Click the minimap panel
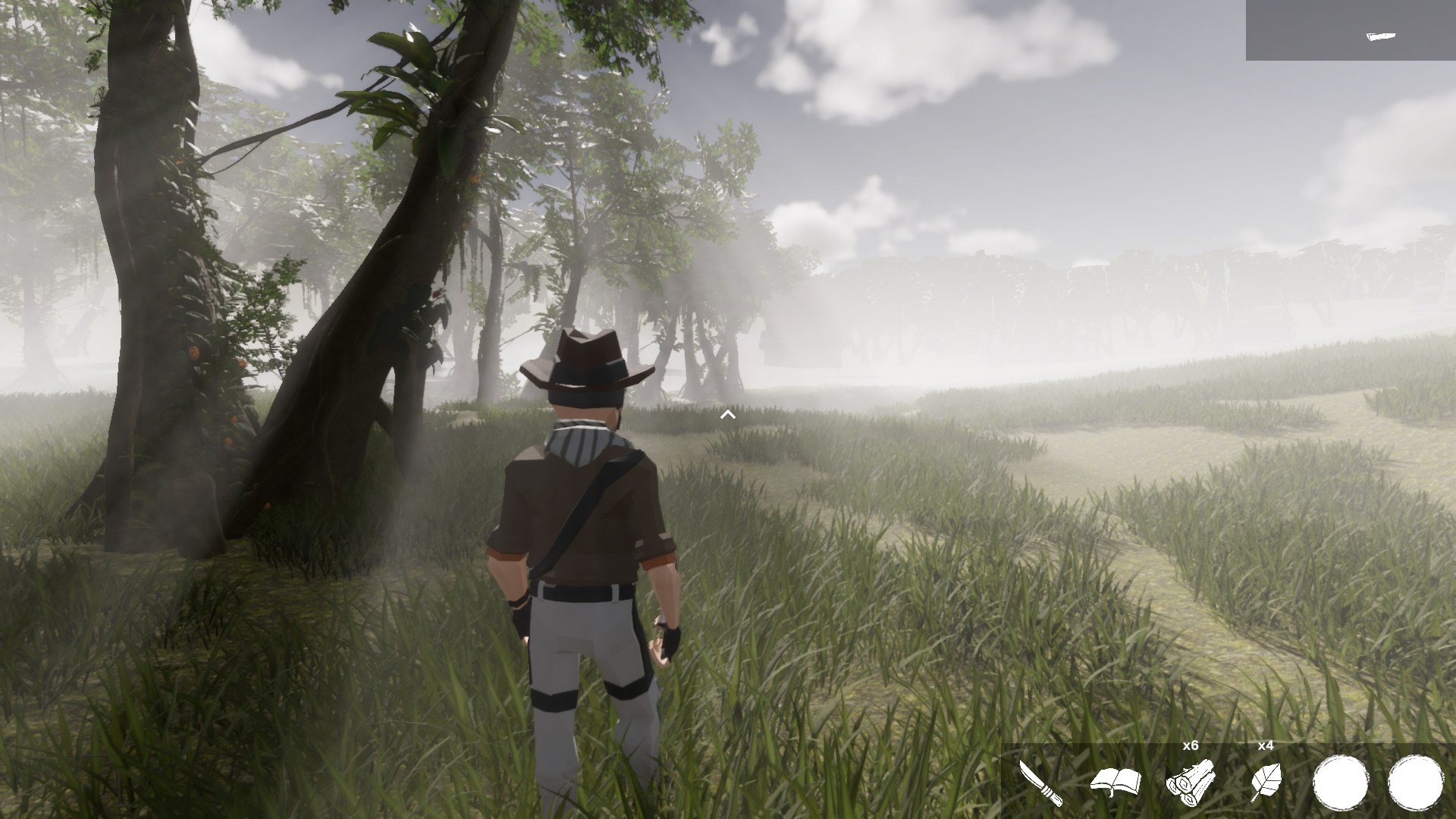 pyautogui.click(x=1350, y=30)
